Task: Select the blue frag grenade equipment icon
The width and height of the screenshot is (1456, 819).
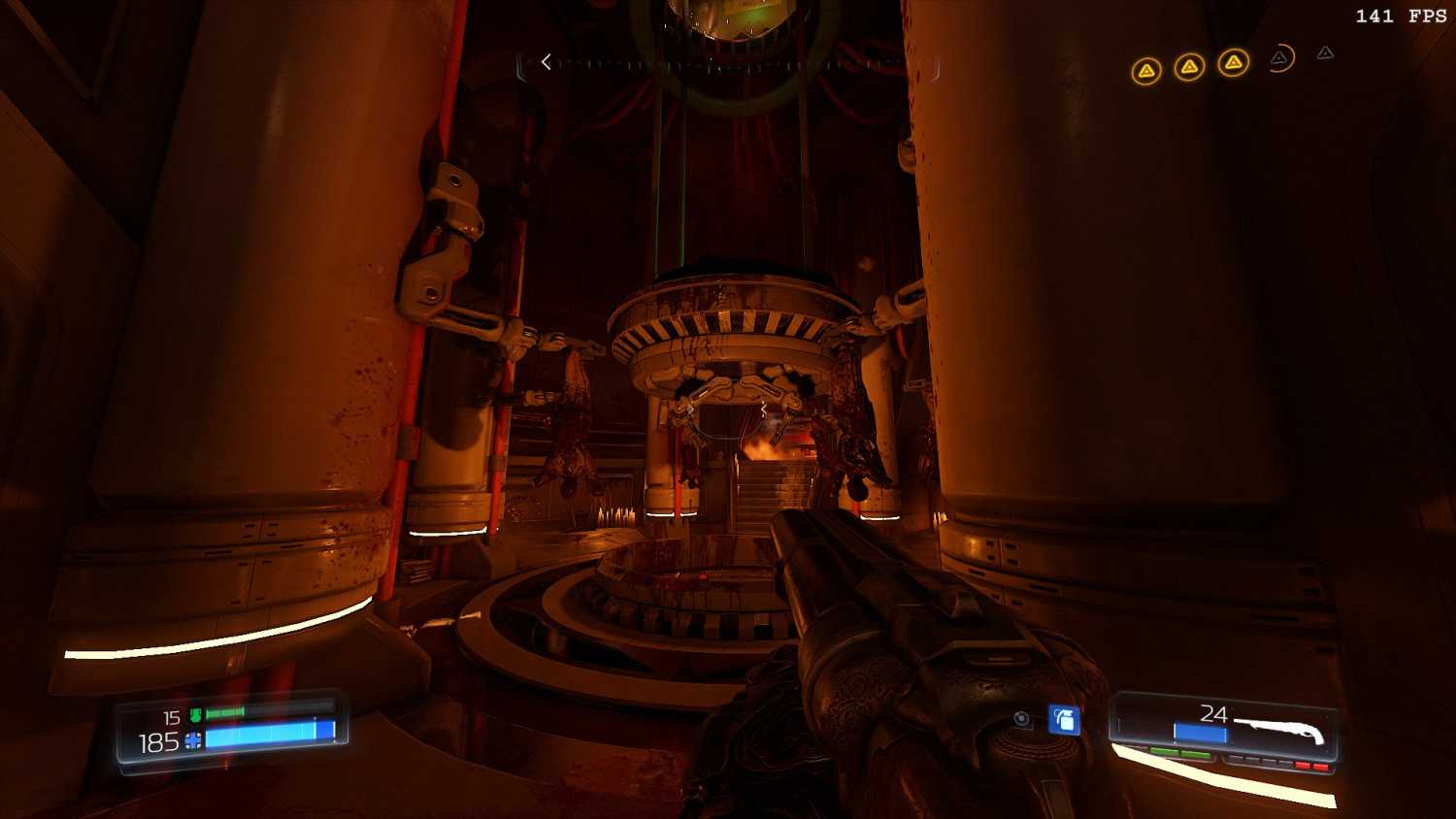Action: tap(1064, 719)
